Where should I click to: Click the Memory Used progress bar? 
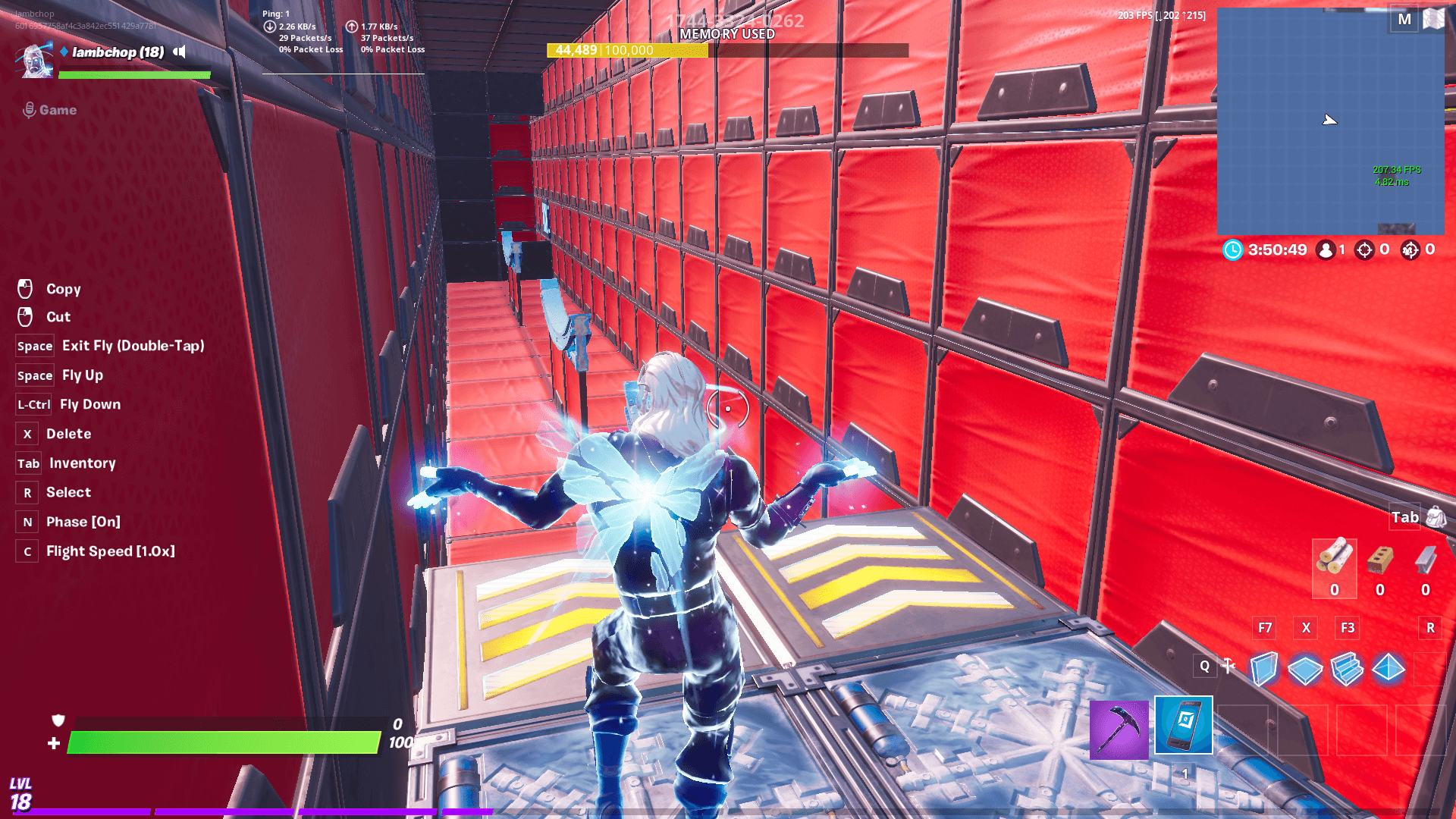pos(730,50)
